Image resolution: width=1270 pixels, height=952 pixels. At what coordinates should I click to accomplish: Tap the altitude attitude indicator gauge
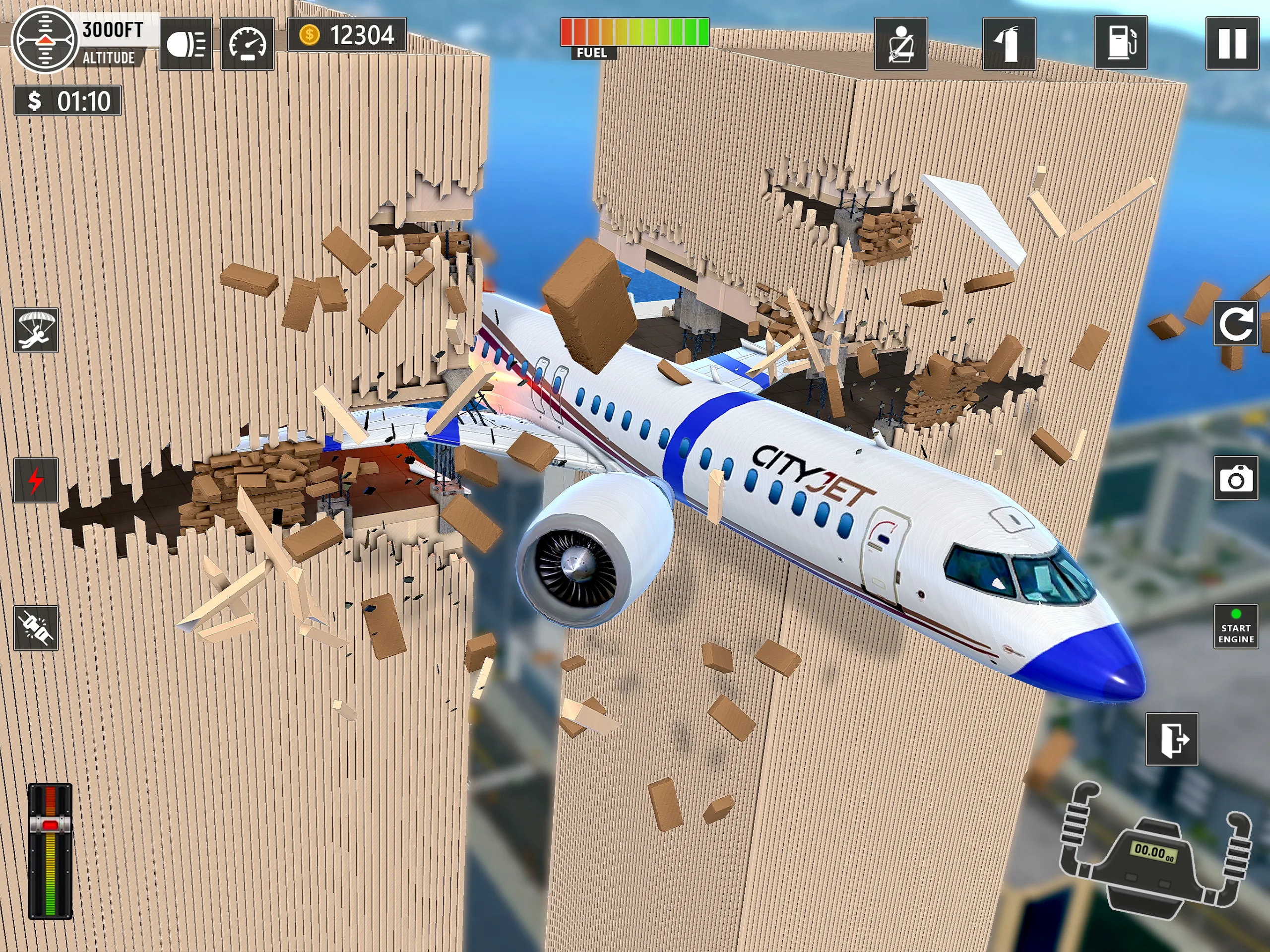(45, 40)
